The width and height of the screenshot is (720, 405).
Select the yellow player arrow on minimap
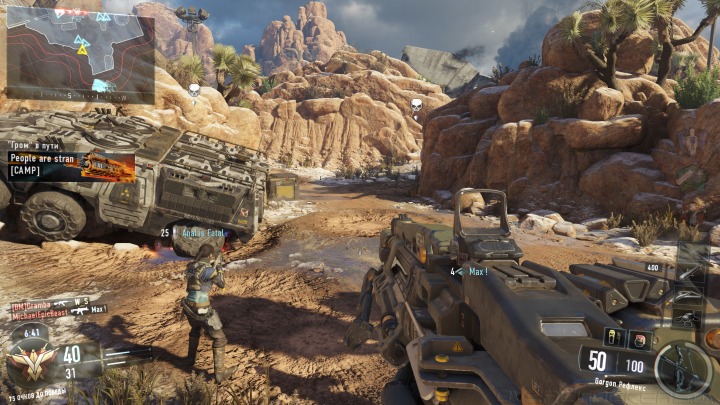point(80,47)
